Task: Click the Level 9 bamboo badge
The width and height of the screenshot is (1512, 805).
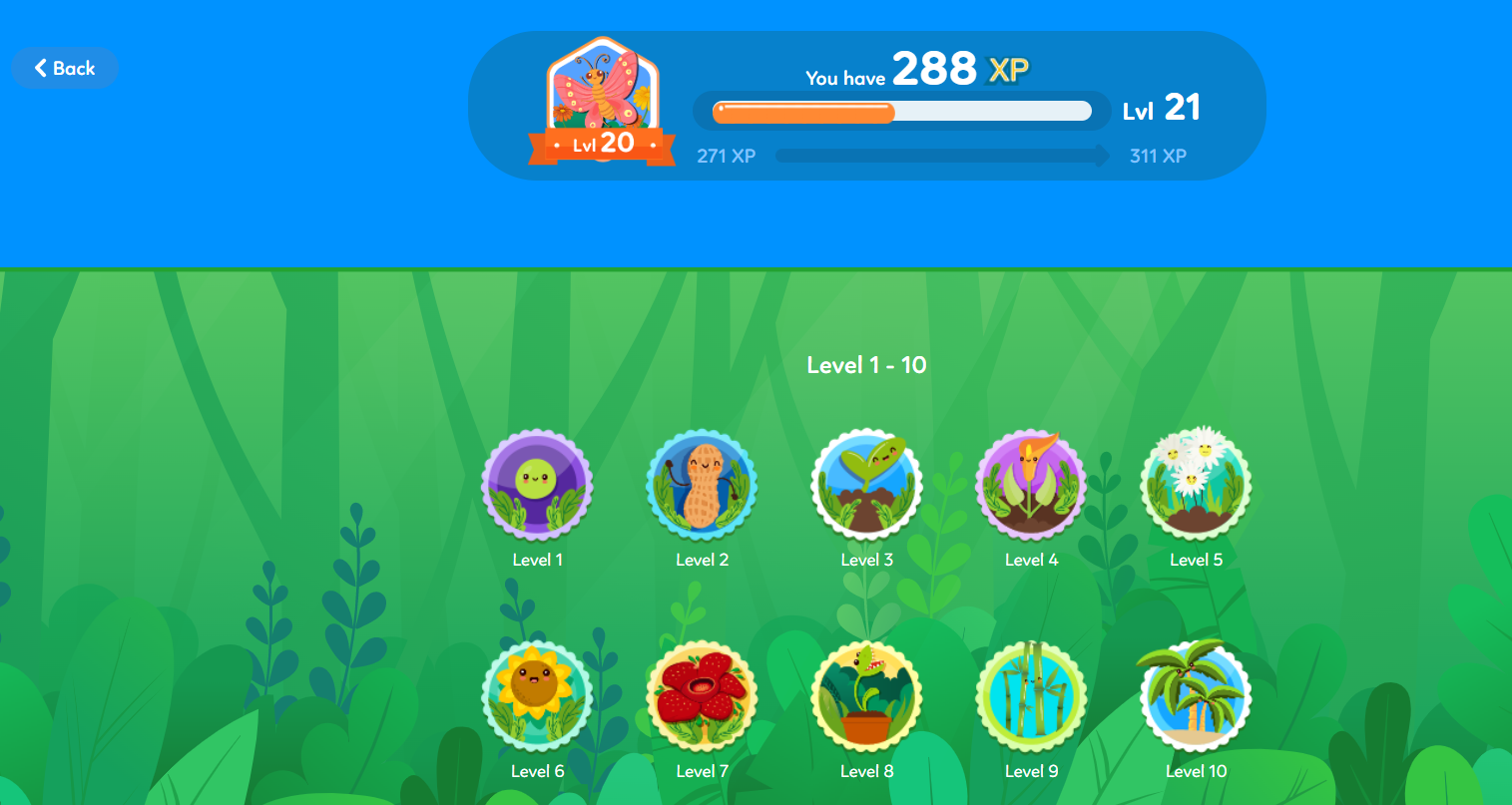Action: click(x=1031, y=697)
